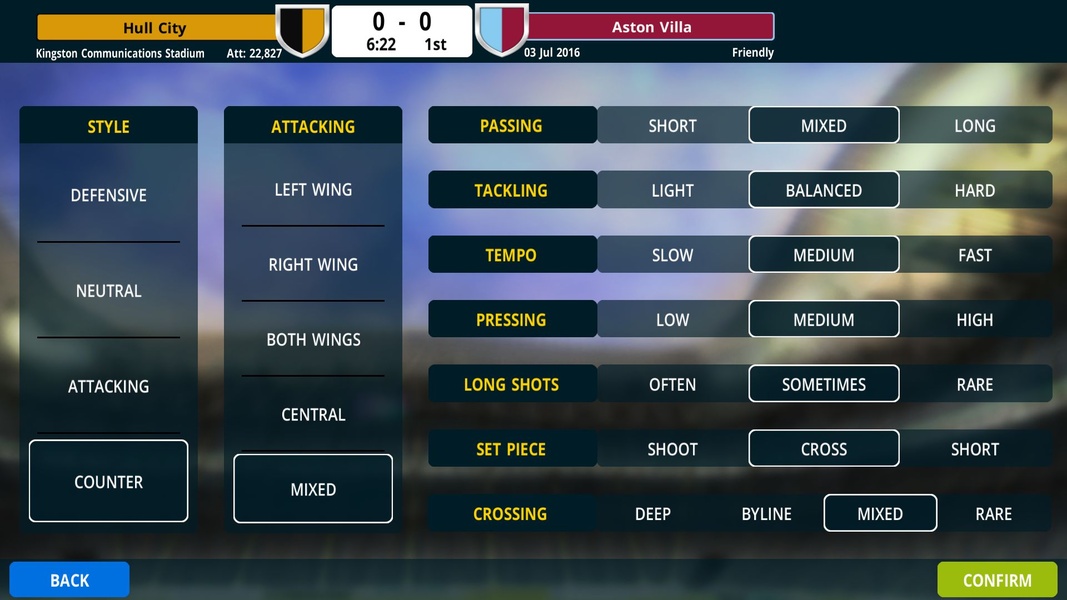The image size is (1067, 600).
Task: Select the Defensive play style
Action: [108, 195]
